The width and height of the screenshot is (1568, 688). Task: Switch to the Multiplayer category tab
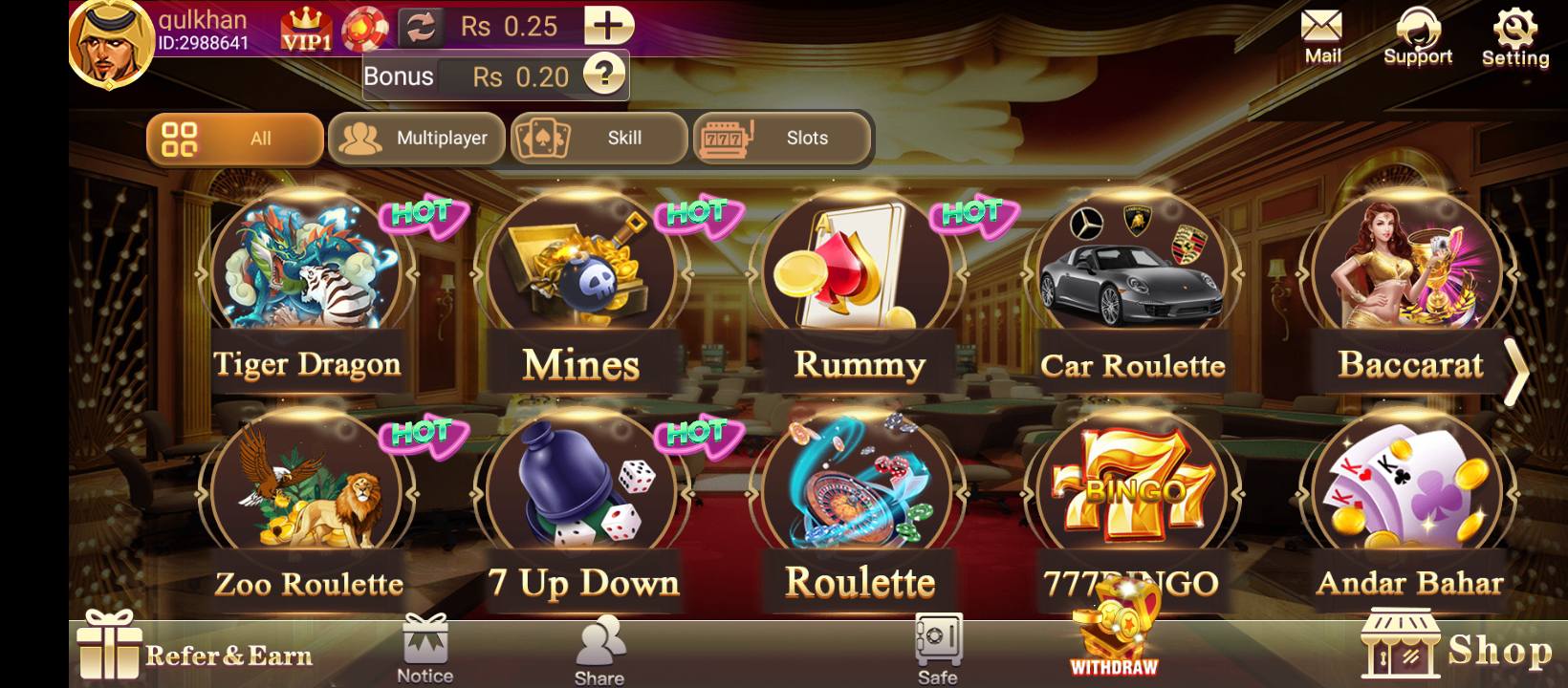[416, 139]
